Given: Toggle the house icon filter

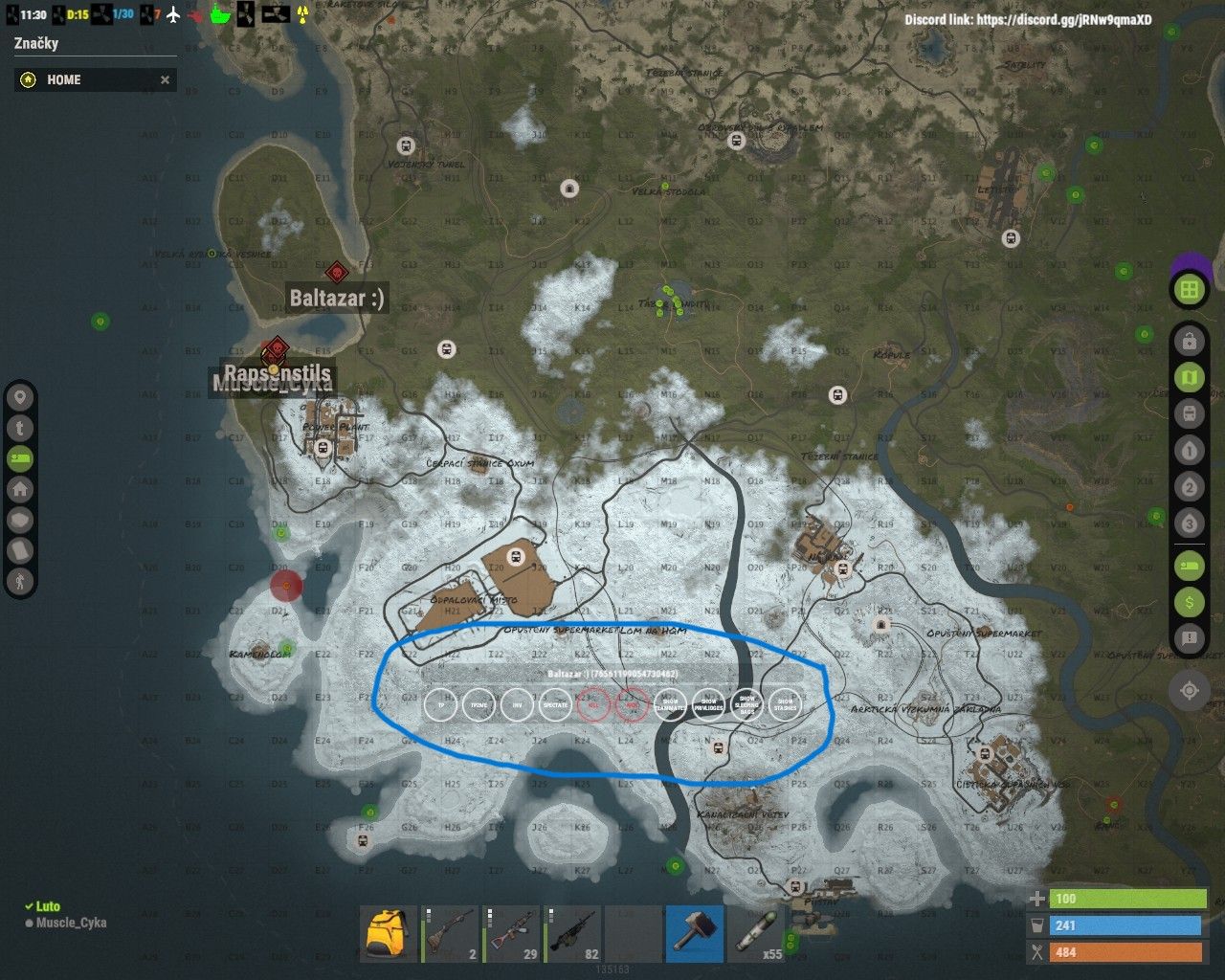Looking at the screenshot, I should point(20,489).
